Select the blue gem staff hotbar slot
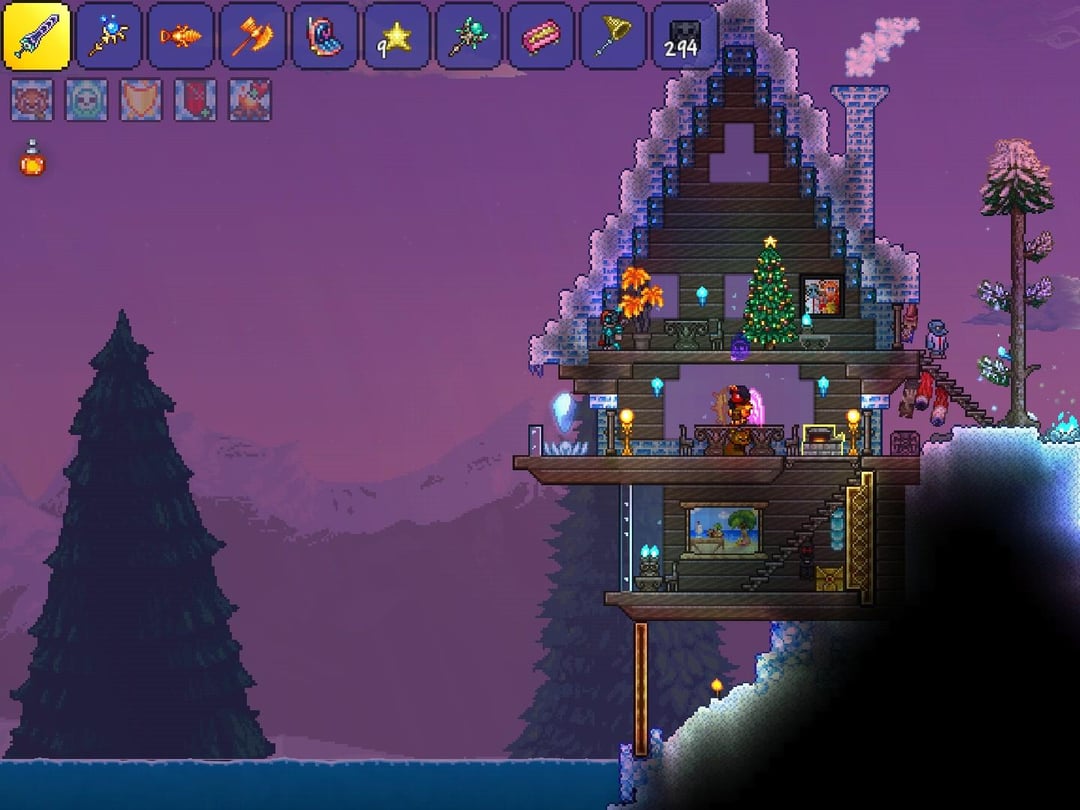This screenshot has width=1080, height=810. pyautogui.click(x=109, y=36)
